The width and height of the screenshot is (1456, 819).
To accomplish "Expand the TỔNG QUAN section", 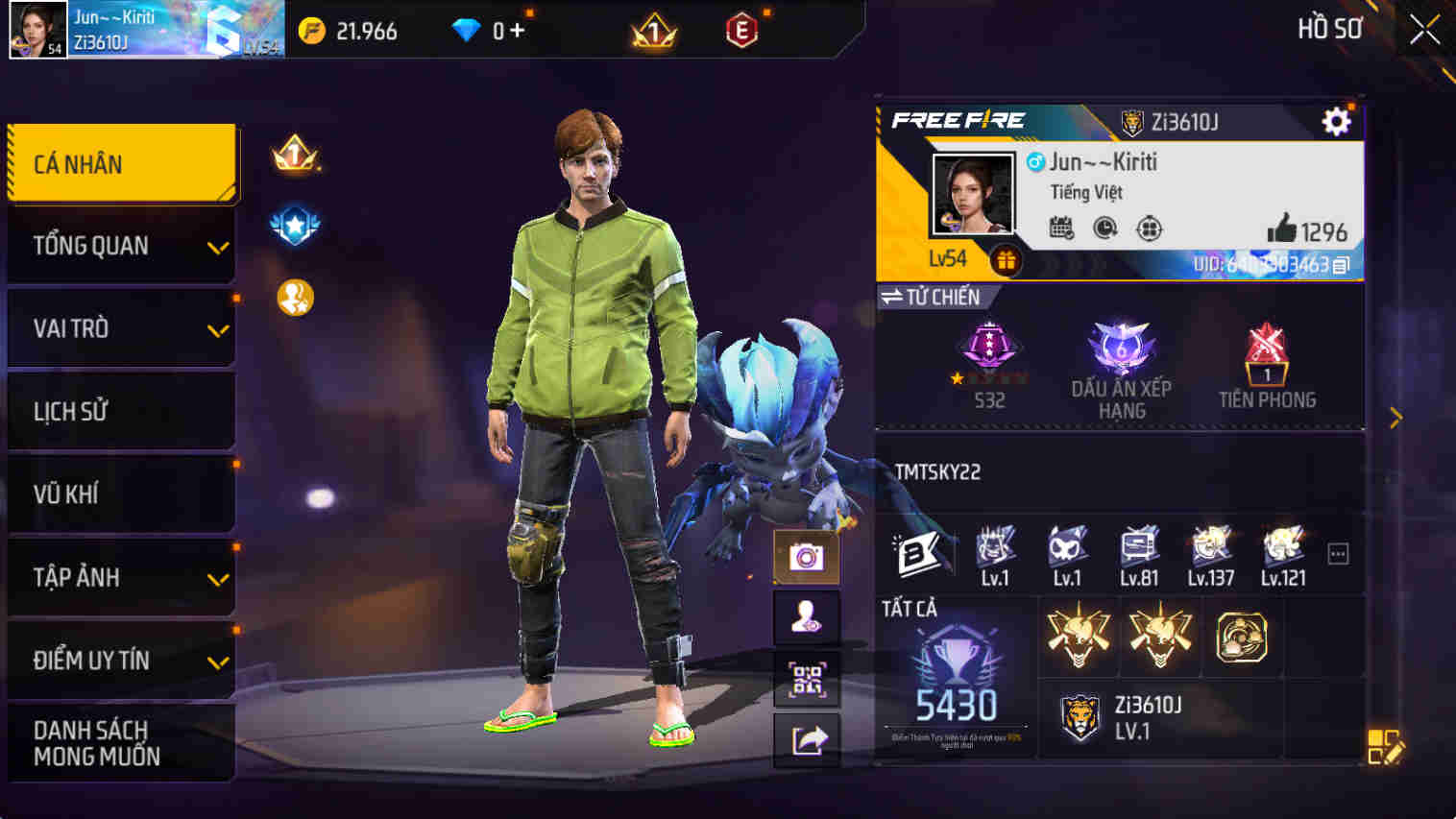I will [x=121, y=246].
